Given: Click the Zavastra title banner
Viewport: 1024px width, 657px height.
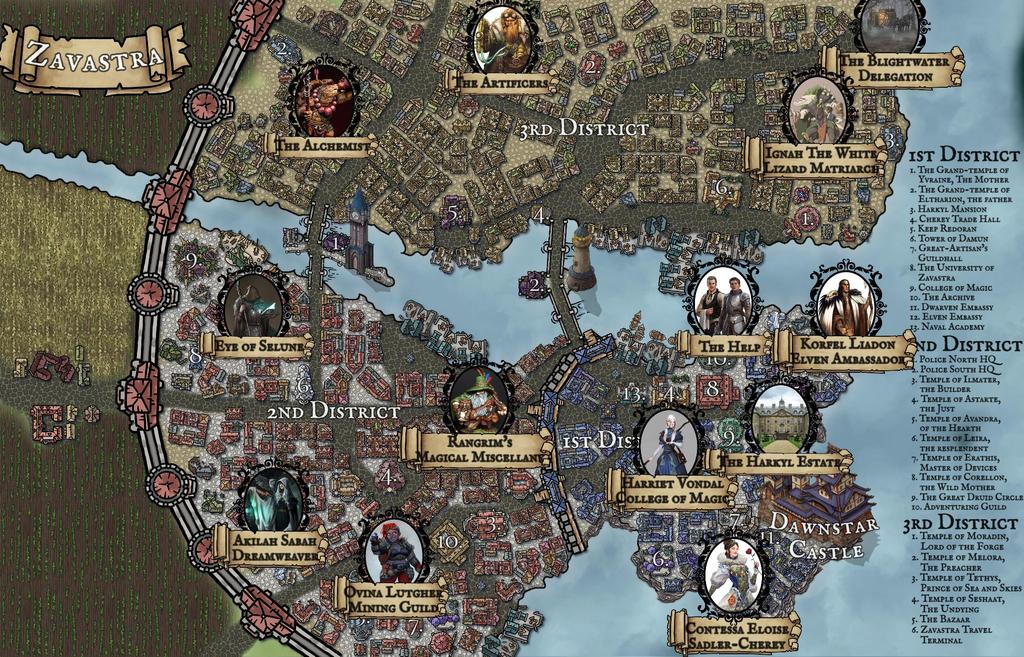Looking at the screenshot, I should tap(94, 56).
